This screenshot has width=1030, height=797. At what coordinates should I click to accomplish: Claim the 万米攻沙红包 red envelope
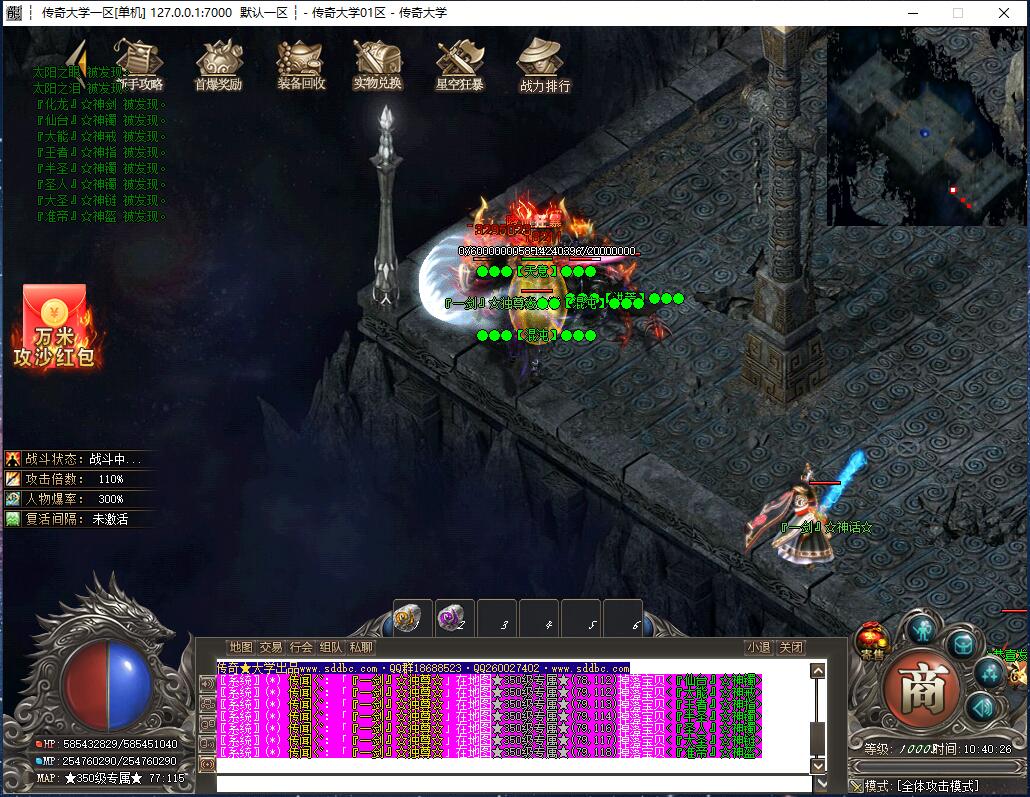[x=54, y=325]
